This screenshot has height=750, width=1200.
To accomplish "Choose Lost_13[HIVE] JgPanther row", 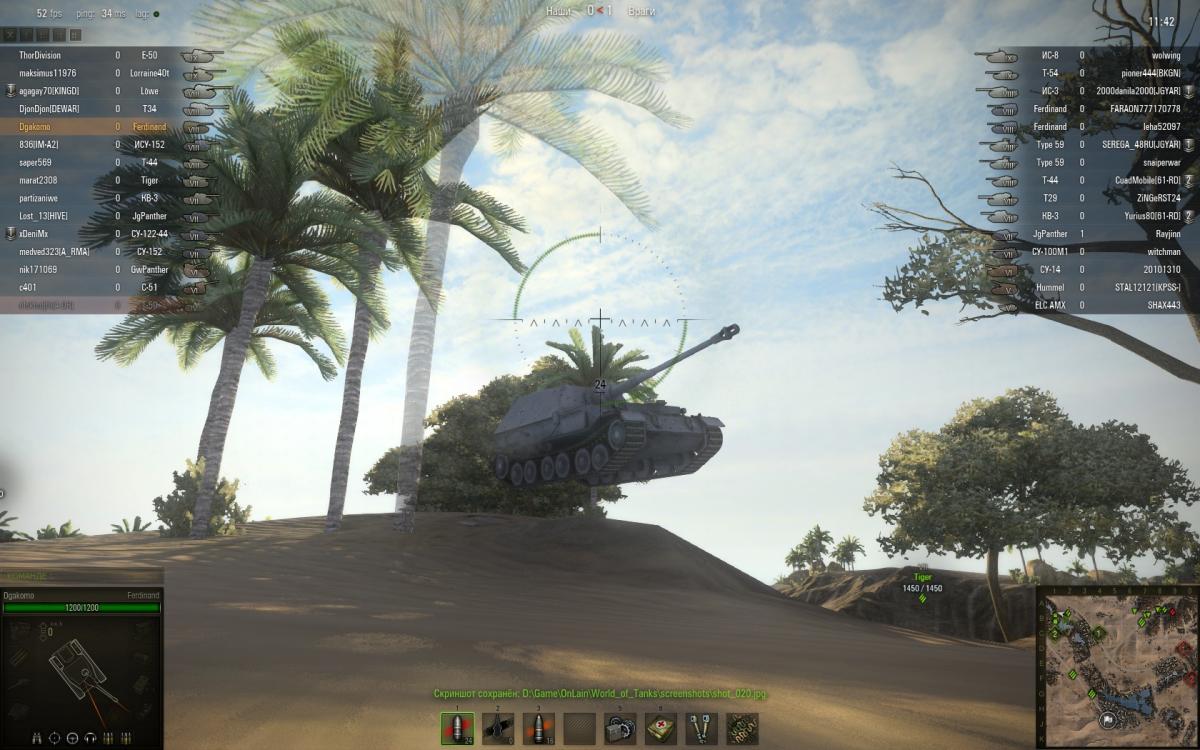I will [100, 217].
